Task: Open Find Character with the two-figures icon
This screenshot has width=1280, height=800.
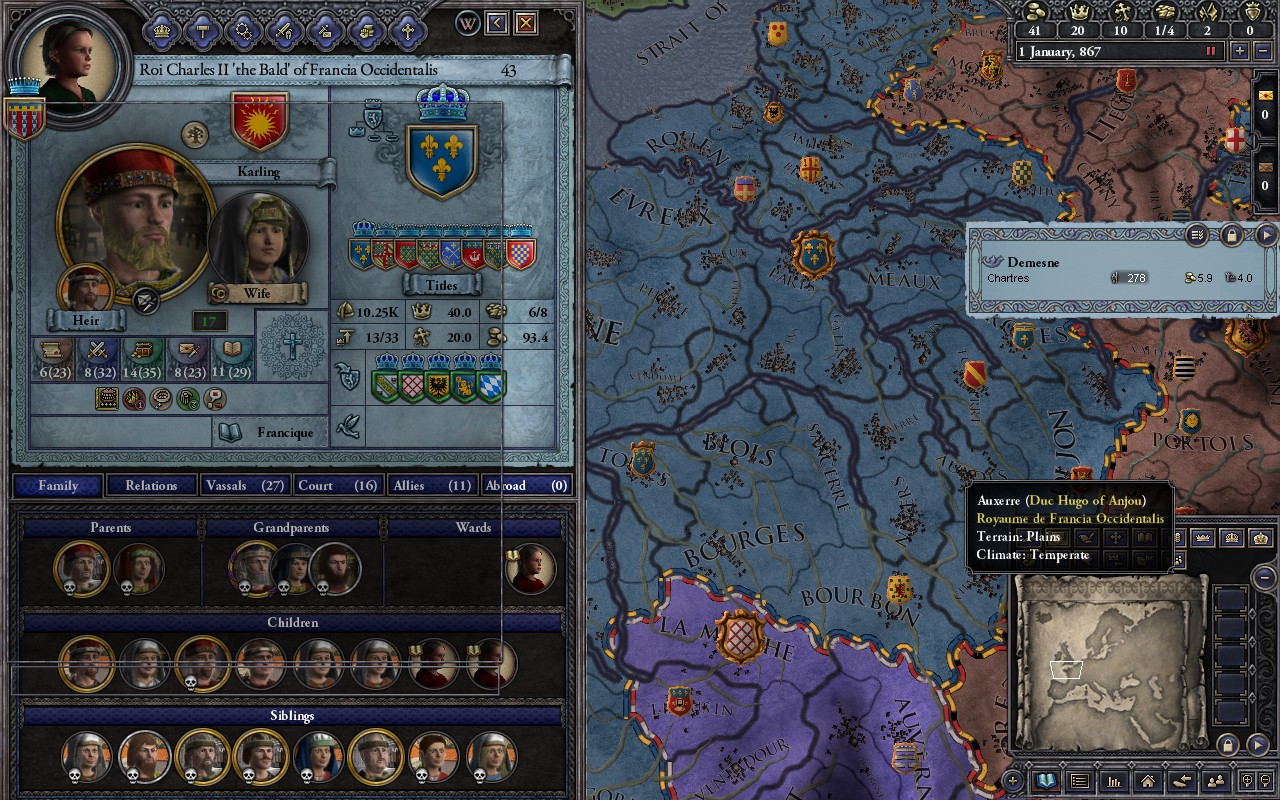Action: point(1215,782)
